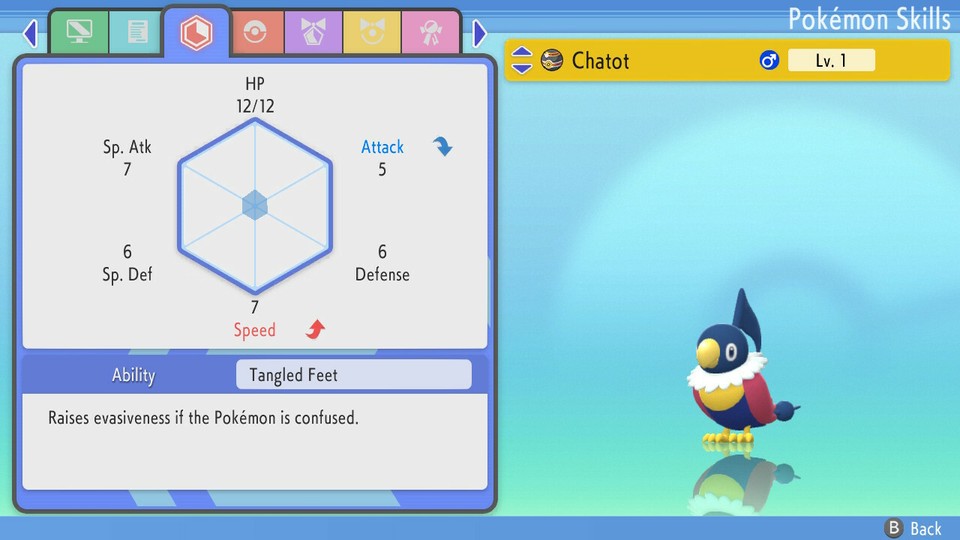Show the pink rosette ribbons tab
The height and width of the screenshot is (540, 960).
coord(430,33)
